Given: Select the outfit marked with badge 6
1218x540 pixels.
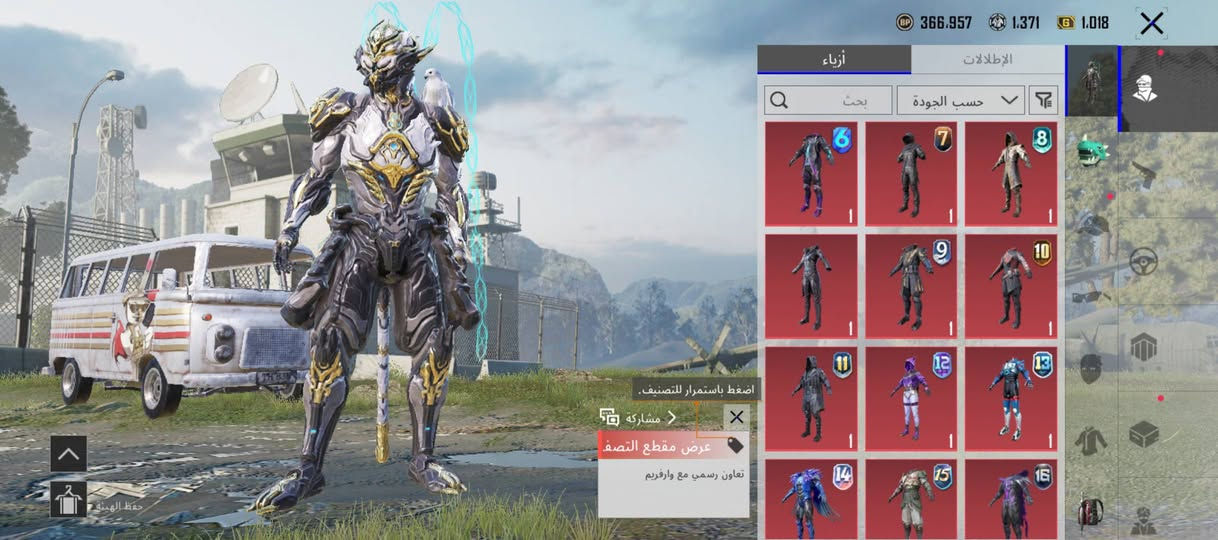Looking at the screenshot, I should (x=811, y=174).
